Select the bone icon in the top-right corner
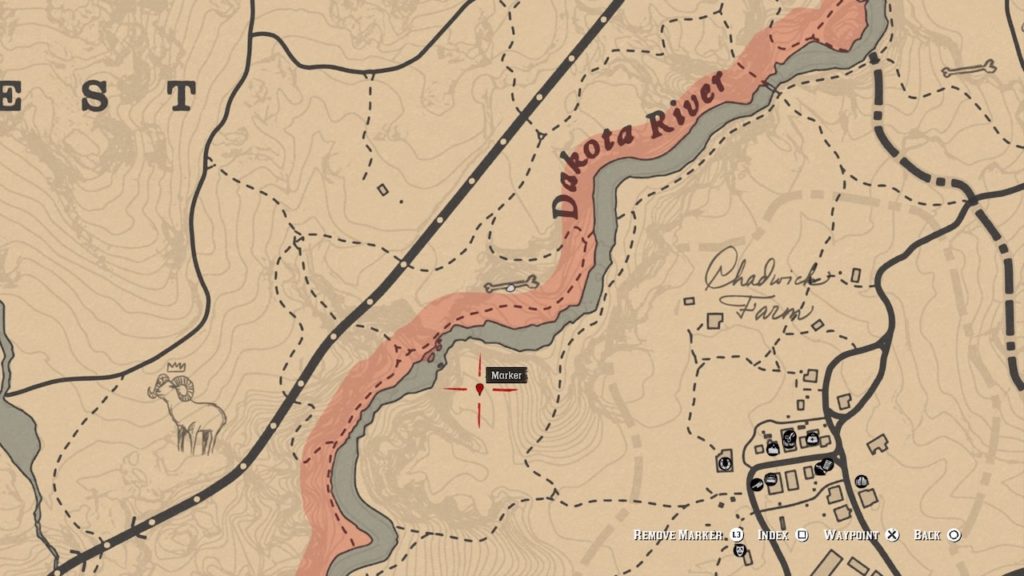Image resolution: width=1024 pixels, height=576 pixels. [x=968, y=69]
